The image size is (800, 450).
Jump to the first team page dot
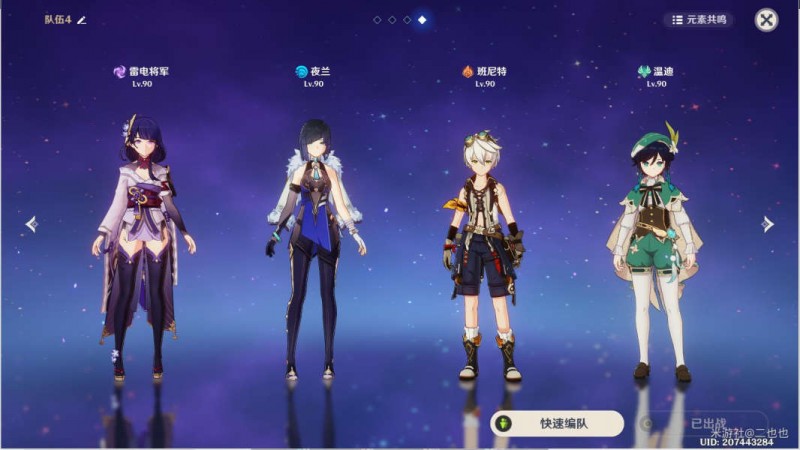(377, 20)
